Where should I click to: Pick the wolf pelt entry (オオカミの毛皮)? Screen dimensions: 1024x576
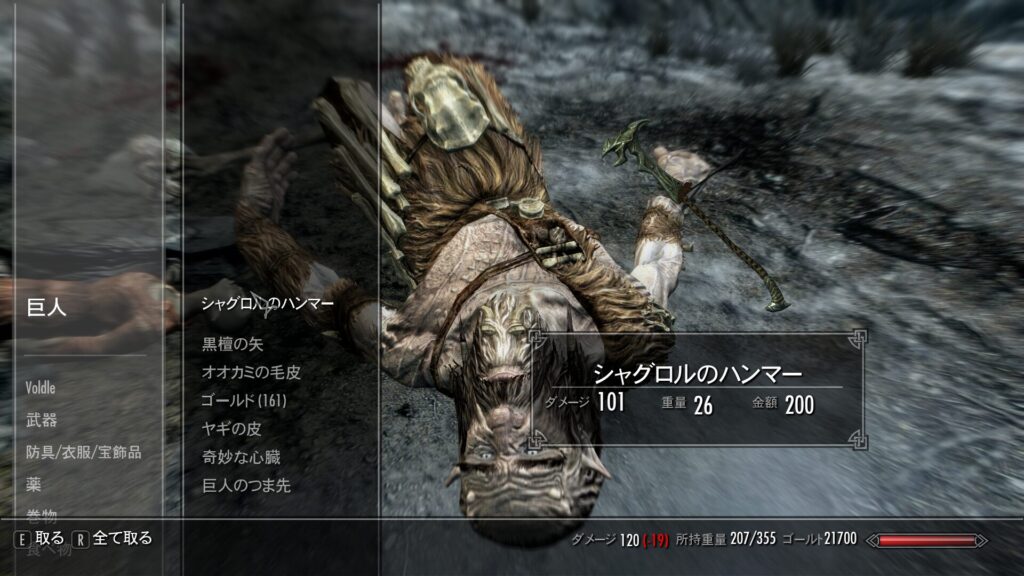tap(251, 372)
